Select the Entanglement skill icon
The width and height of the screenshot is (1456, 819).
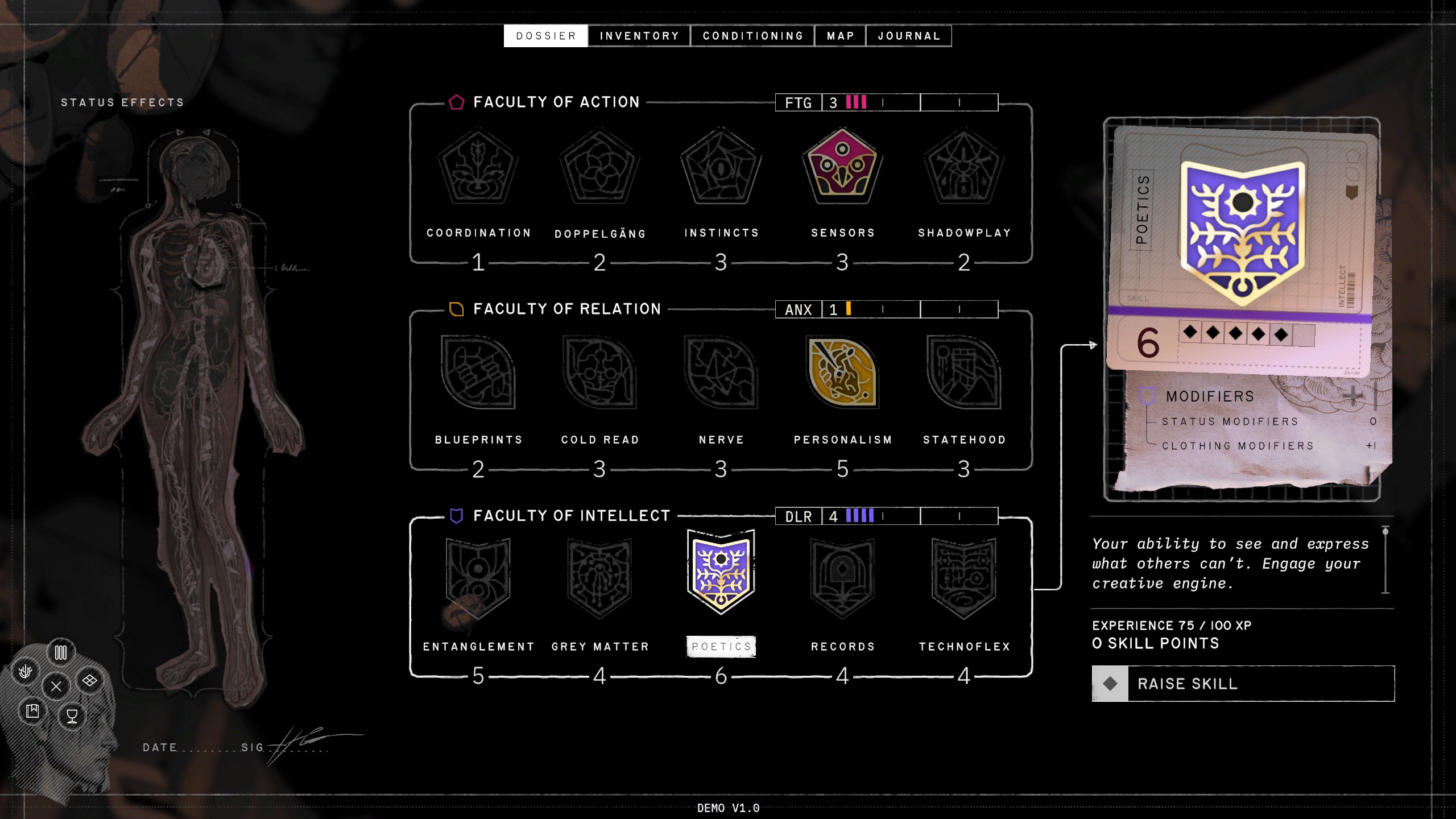pos(478,577)
